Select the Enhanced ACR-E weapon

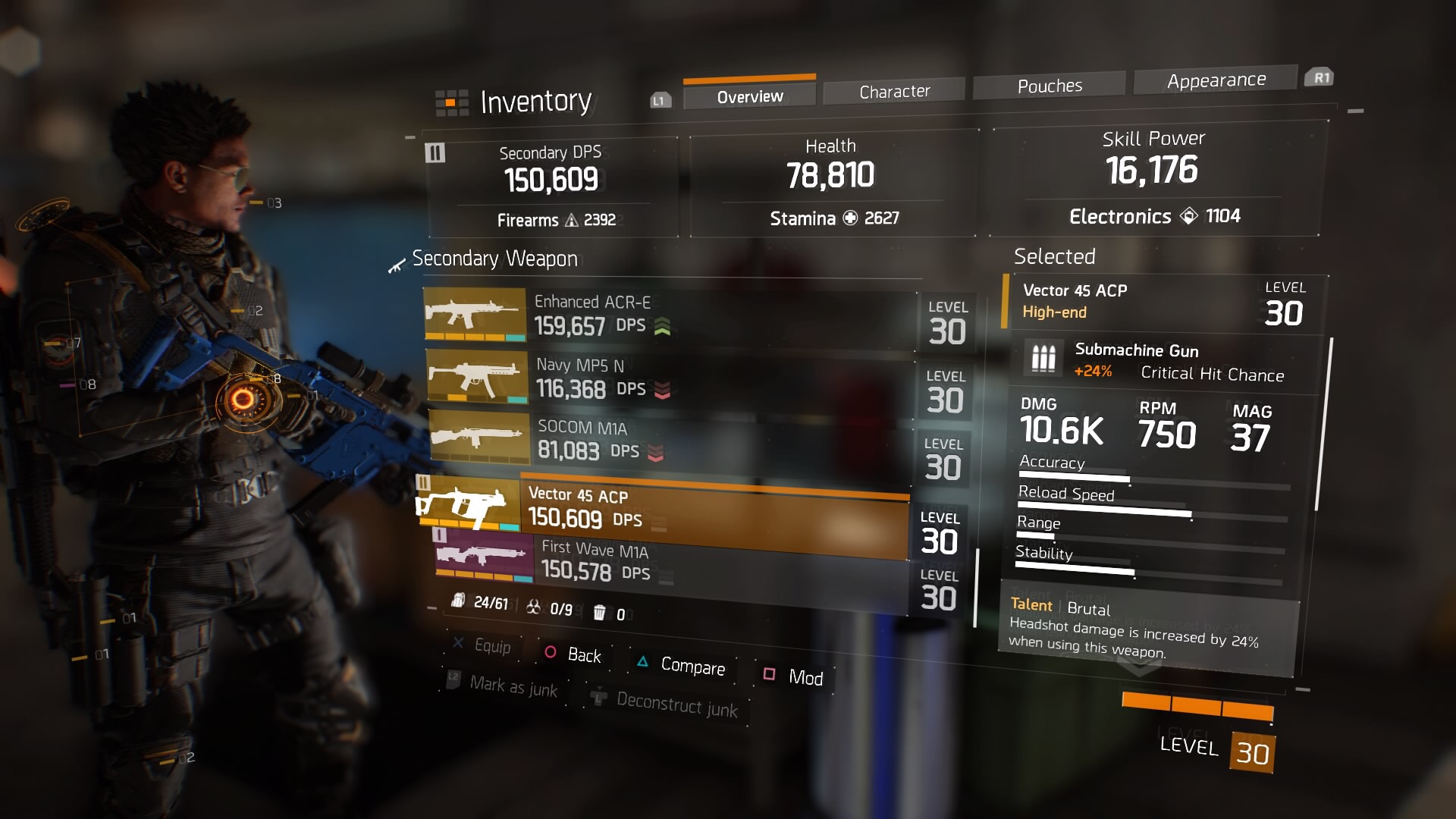[667, 316]
